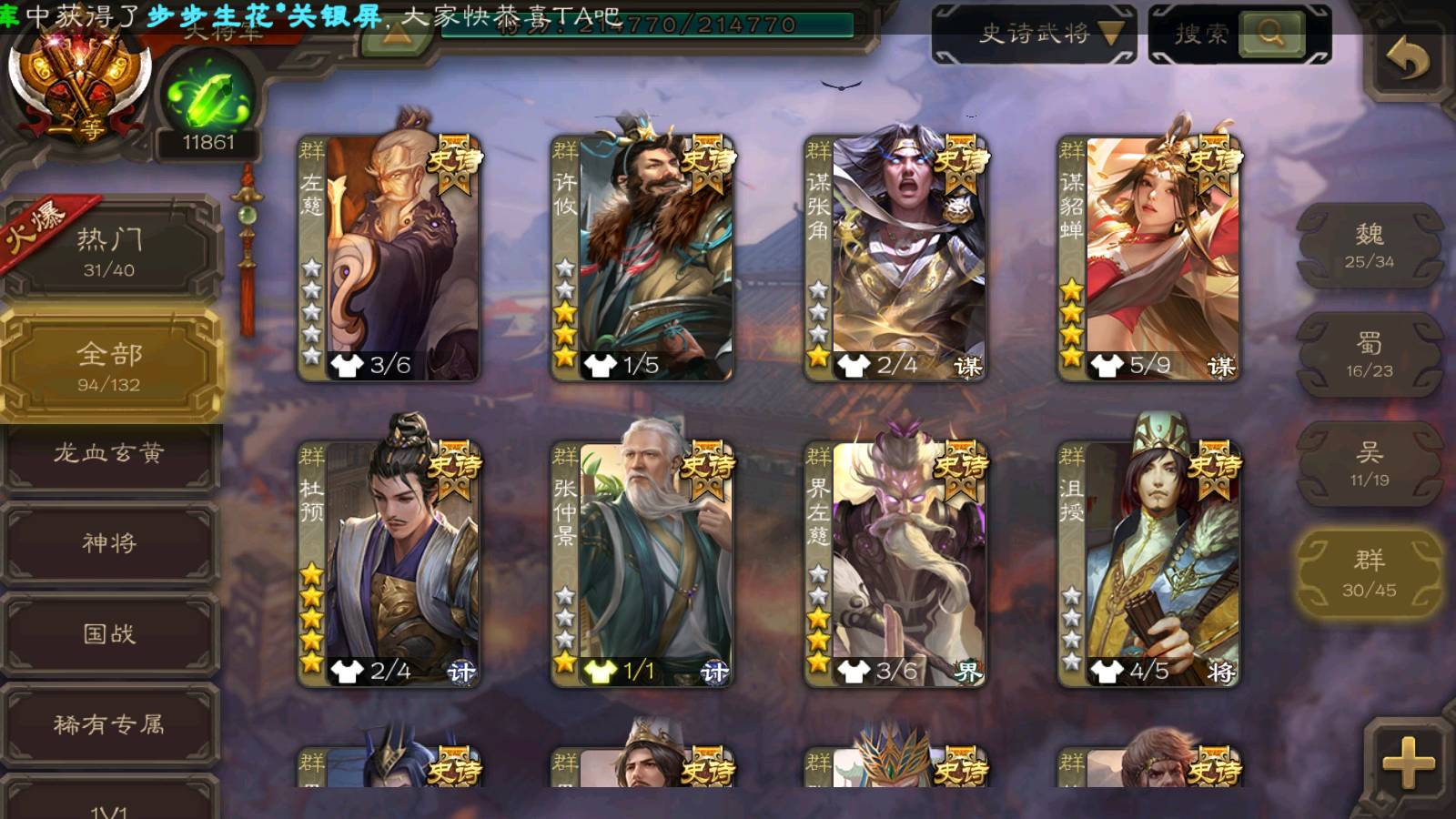The image size is (1456, 819).
Task: Click the golden plus button
Action: click(x=1407, y=761)
